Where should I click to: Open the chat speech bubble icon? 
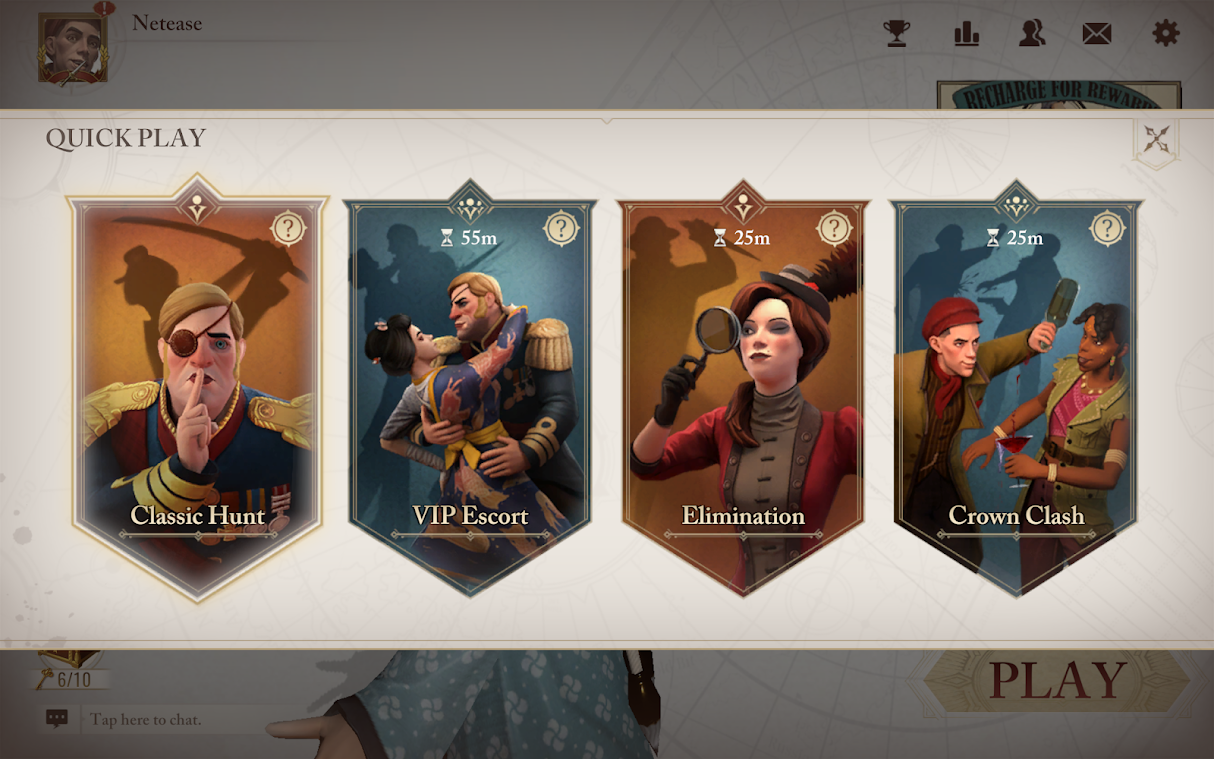pos(57,718)
